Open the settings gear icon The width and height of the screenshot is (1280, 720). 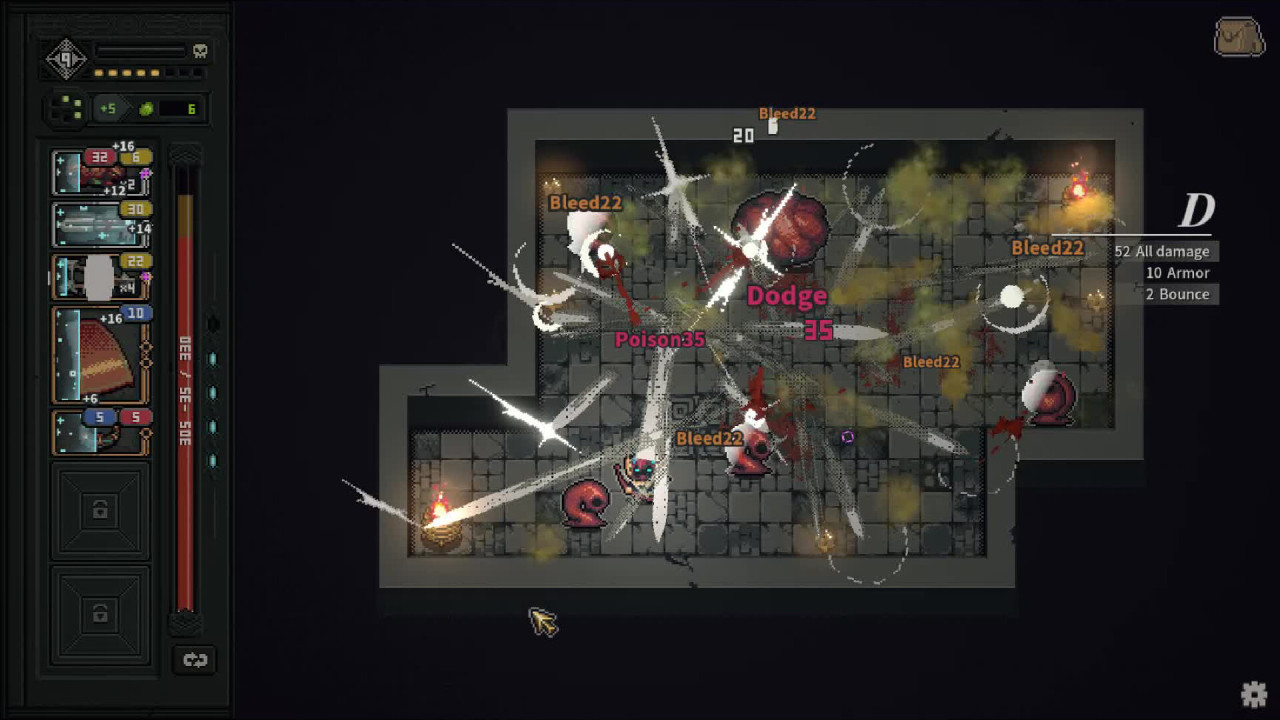coord(1255,692)
